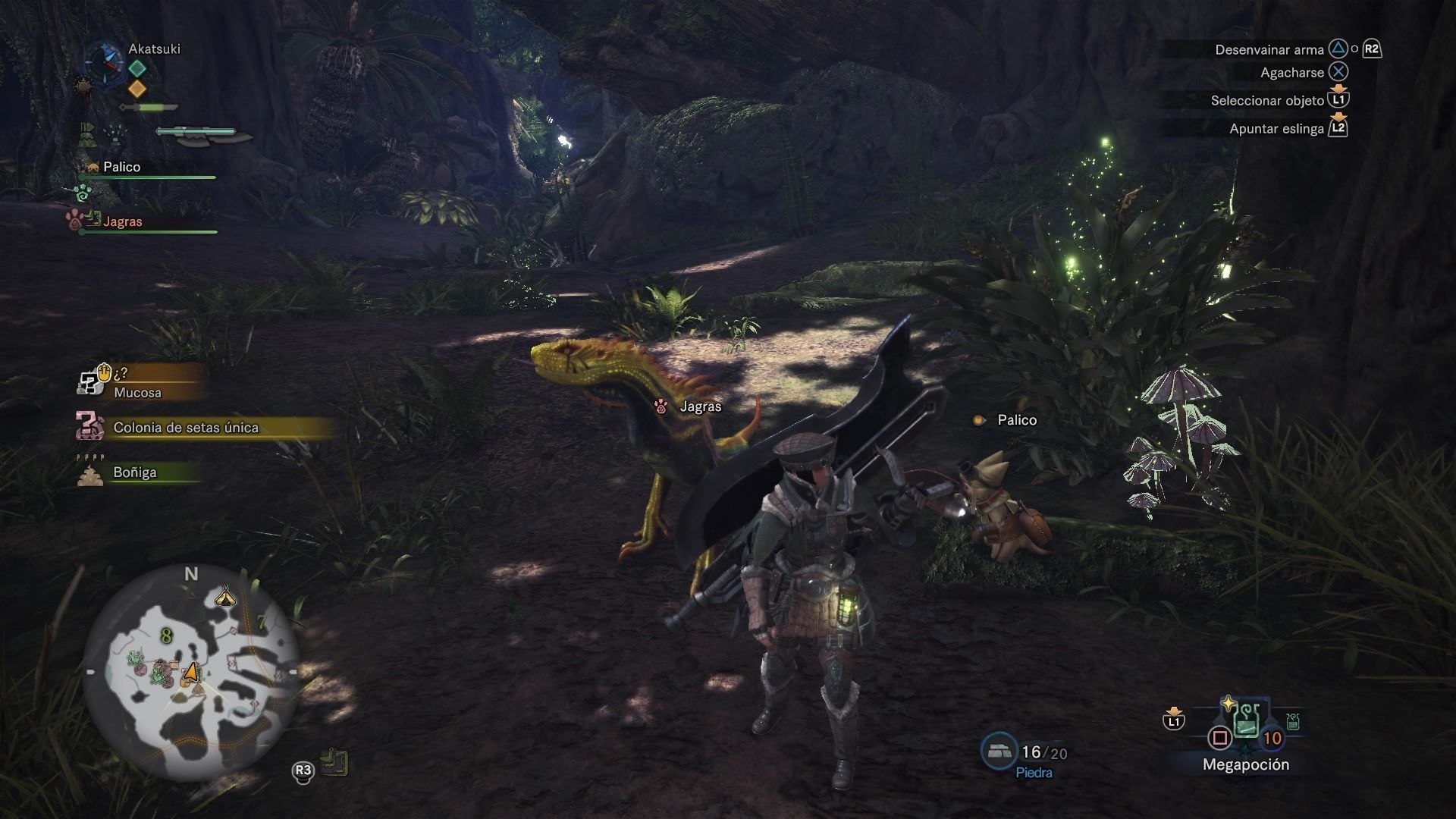Screen dimensions: 1456x819
Task: Select the Jagras target entry in list
Action: [121, 221]
